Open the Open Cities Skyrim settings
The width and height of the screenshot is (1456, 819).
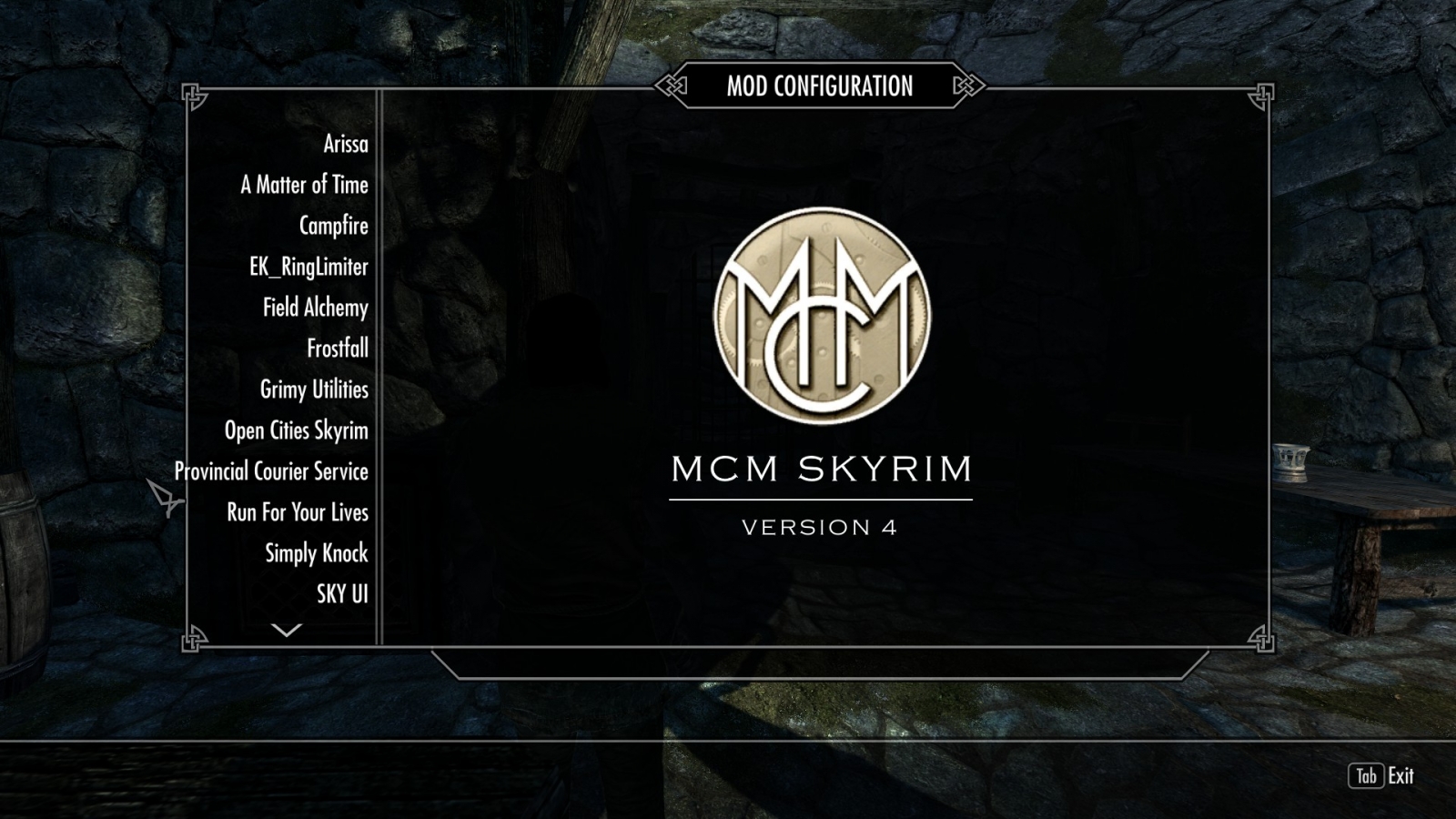[x=296, y=430]
